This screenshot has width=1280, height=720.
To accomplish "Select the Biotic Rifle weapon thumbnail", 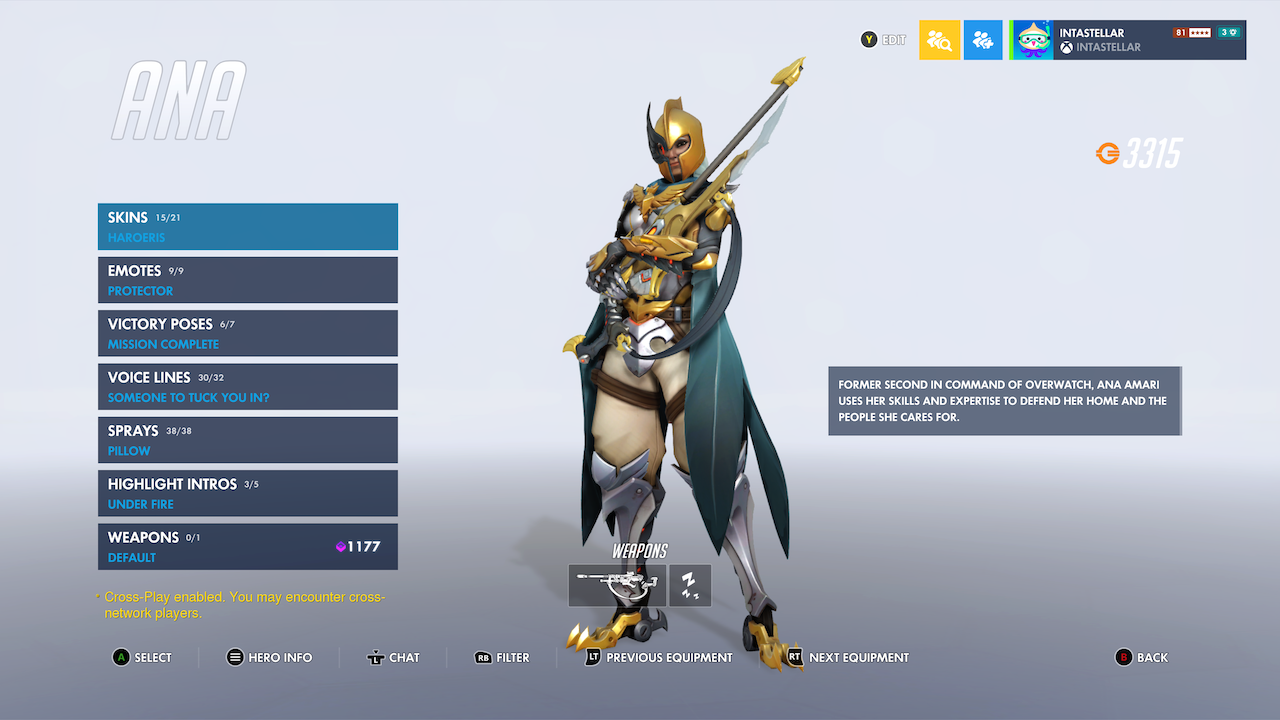I will (x=616, y=585).
